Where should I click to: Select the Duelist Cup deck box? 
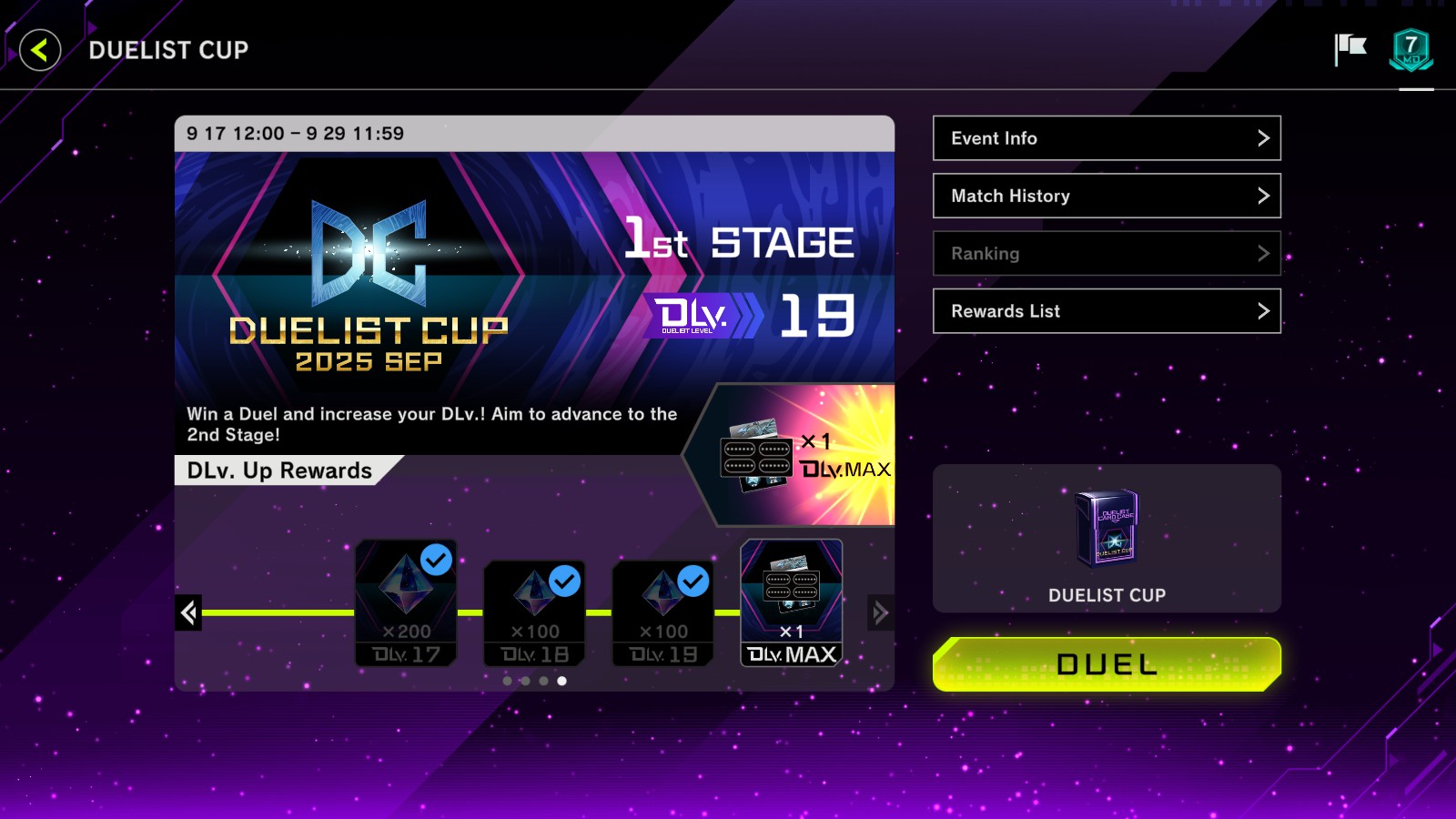[x=1107, y=538]
